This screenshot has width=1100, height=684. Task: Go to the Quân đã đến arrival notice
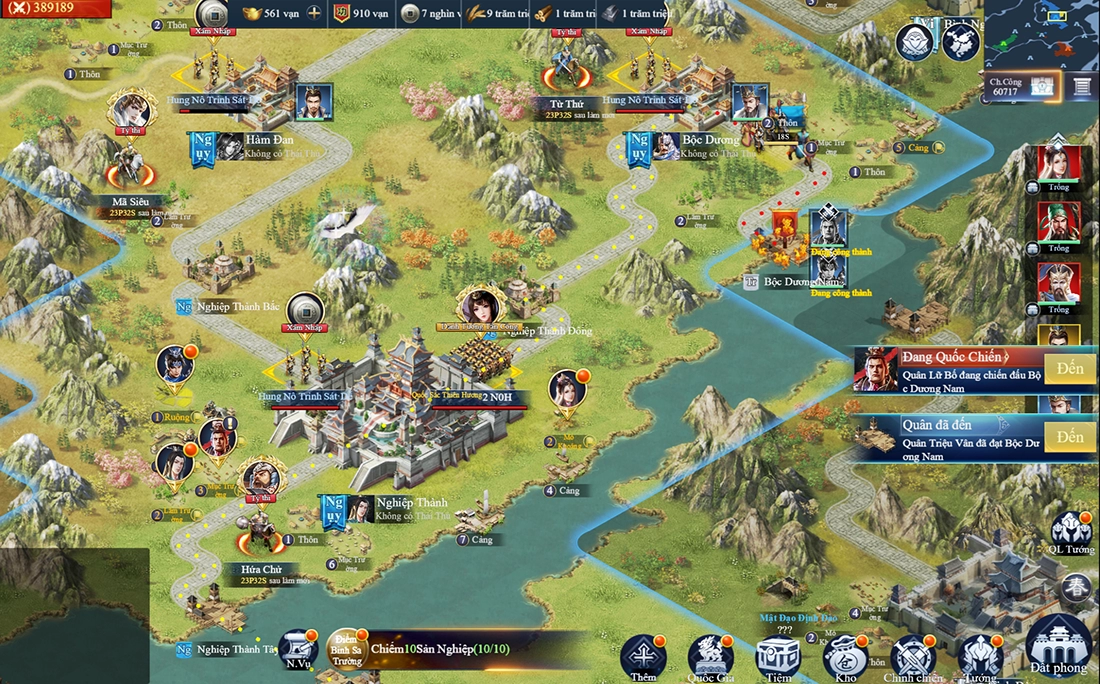click(x=1070, y=437)
